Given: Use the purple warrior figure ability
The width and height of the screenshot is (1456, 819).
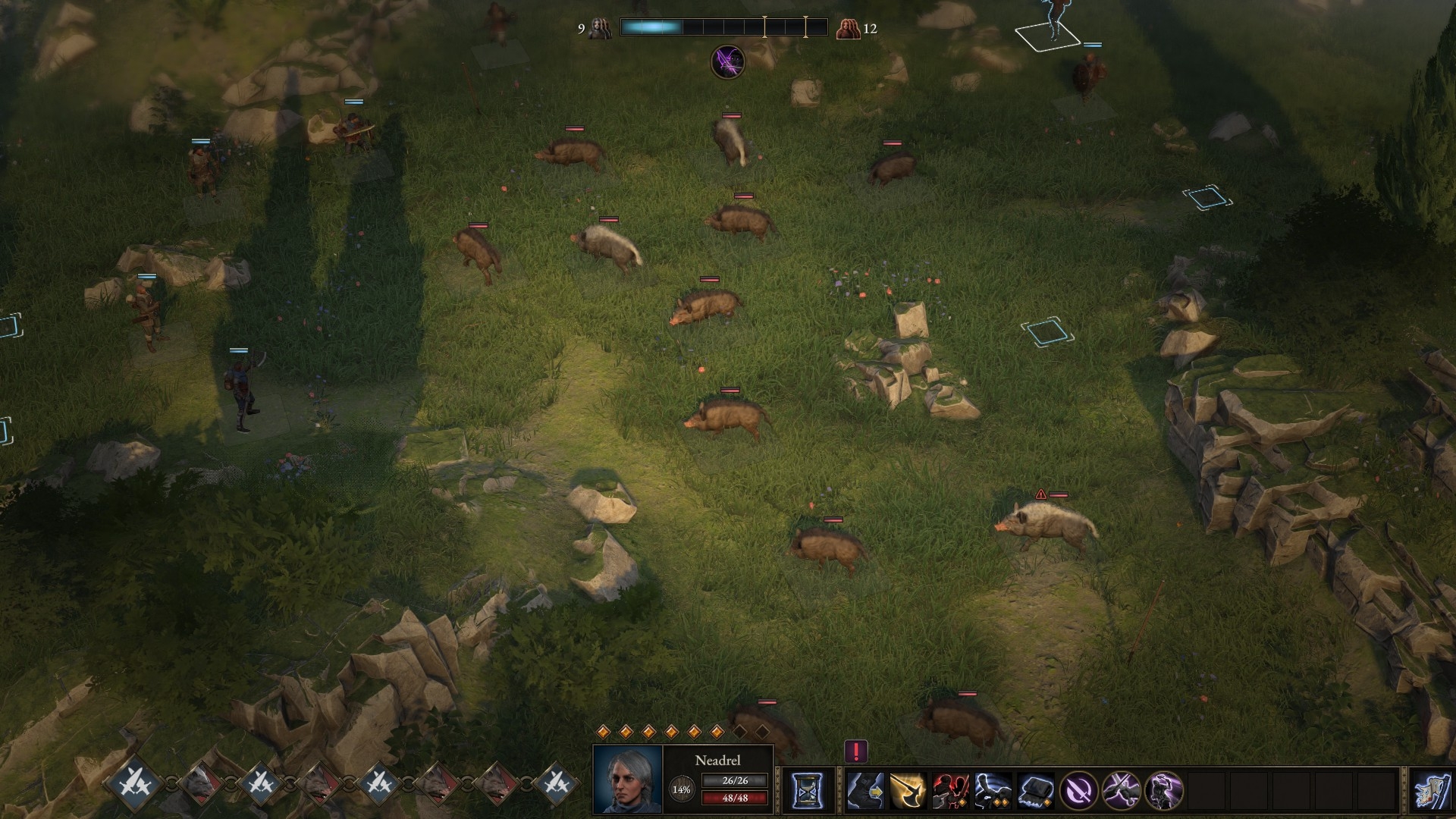Looking at the screenshot, I should tap(1163, 791).
